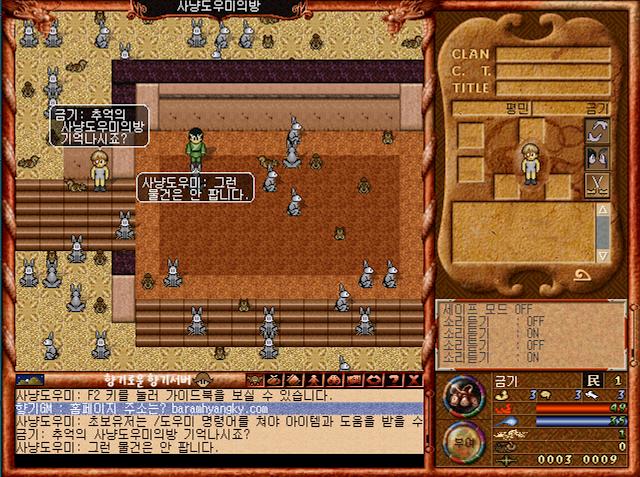Click the round money pouch icon
Viewport: 640px width, 477px height.
(463, 397)
